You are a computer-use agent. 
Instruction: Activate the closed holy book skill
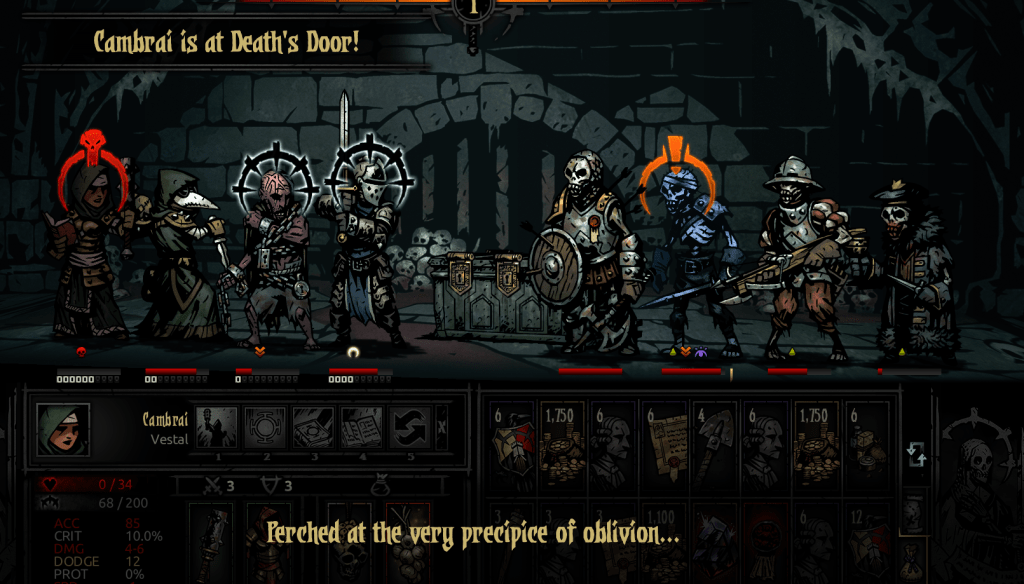coord(315,428)
